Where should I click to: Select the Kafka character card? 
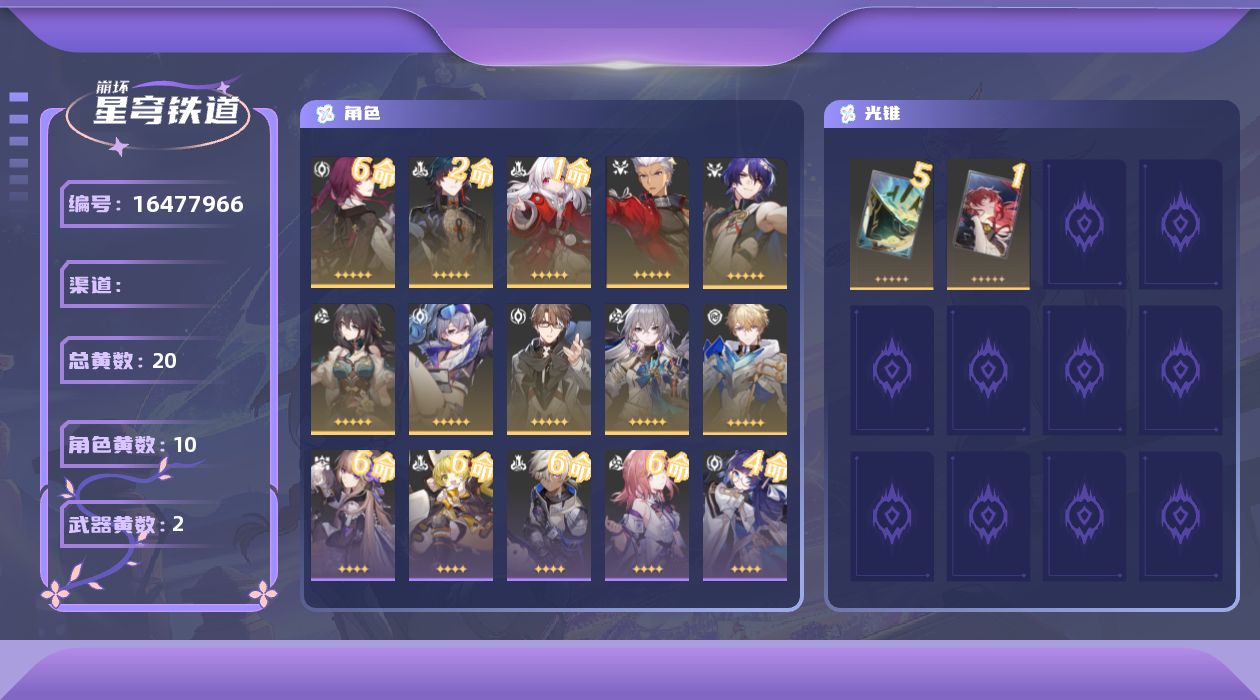[x=353, y=222]
